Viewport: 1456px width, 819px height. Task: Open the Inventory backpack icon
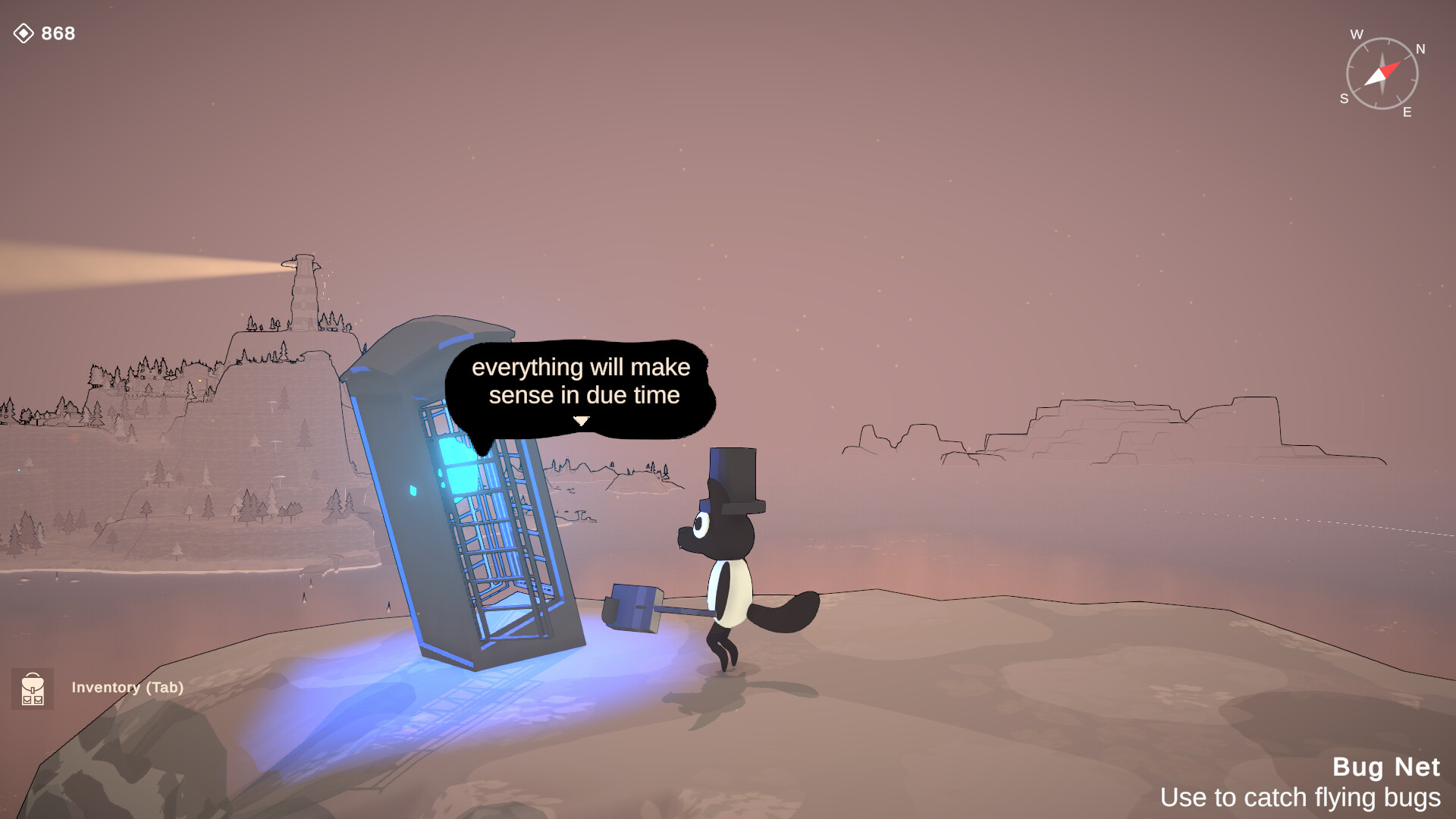33,690
